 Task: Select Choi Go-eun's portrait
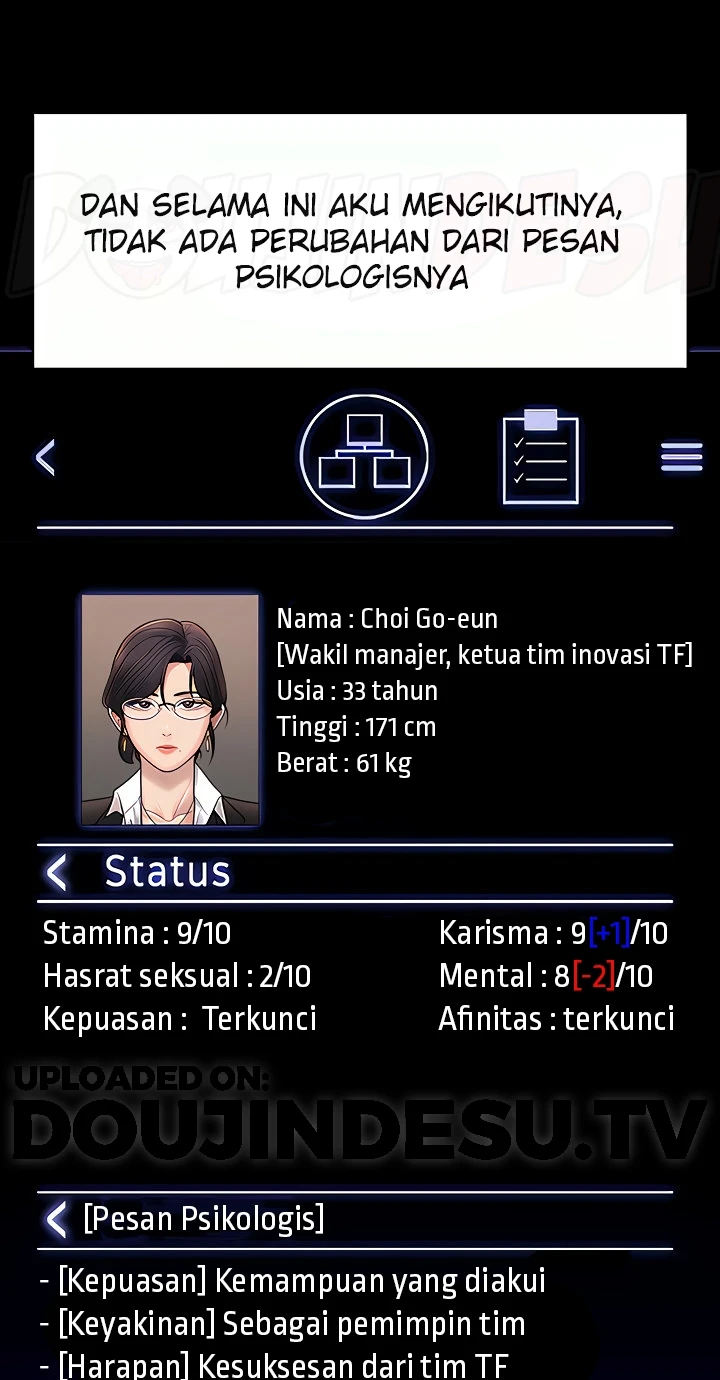click(170, 710)
